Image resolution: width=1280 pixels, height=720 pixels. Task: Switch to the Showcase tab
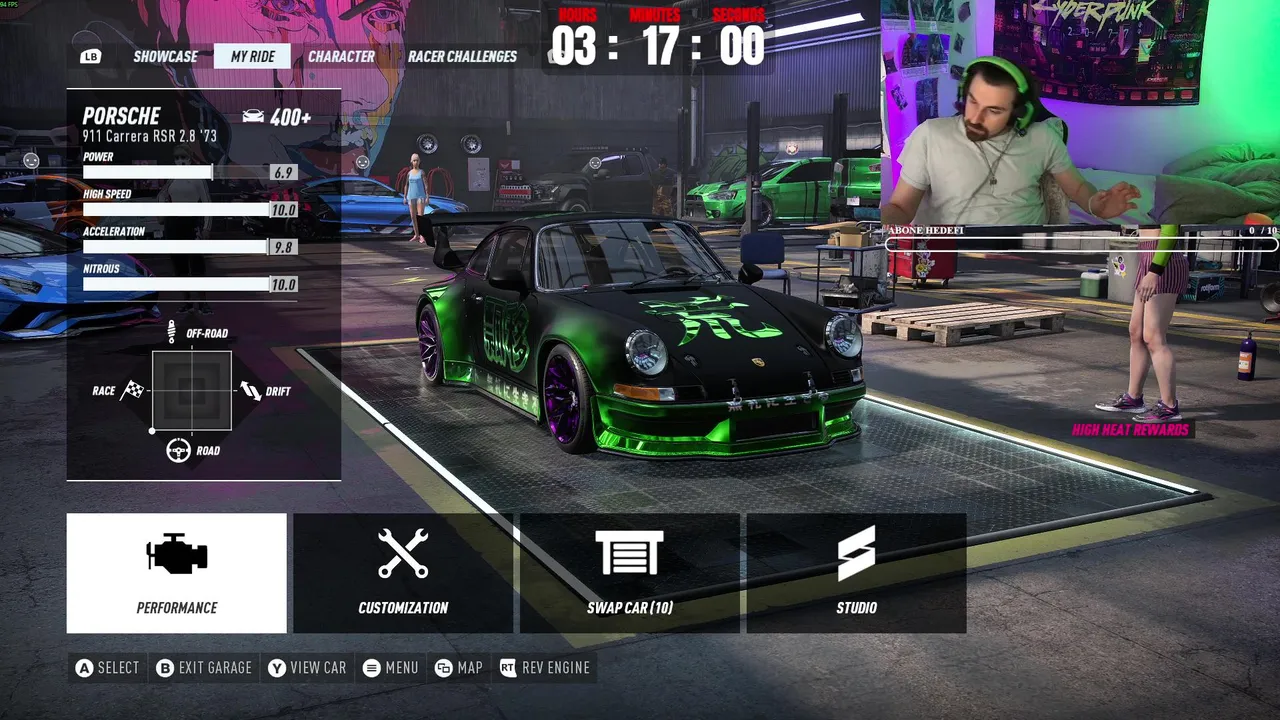tap(165, 56)
